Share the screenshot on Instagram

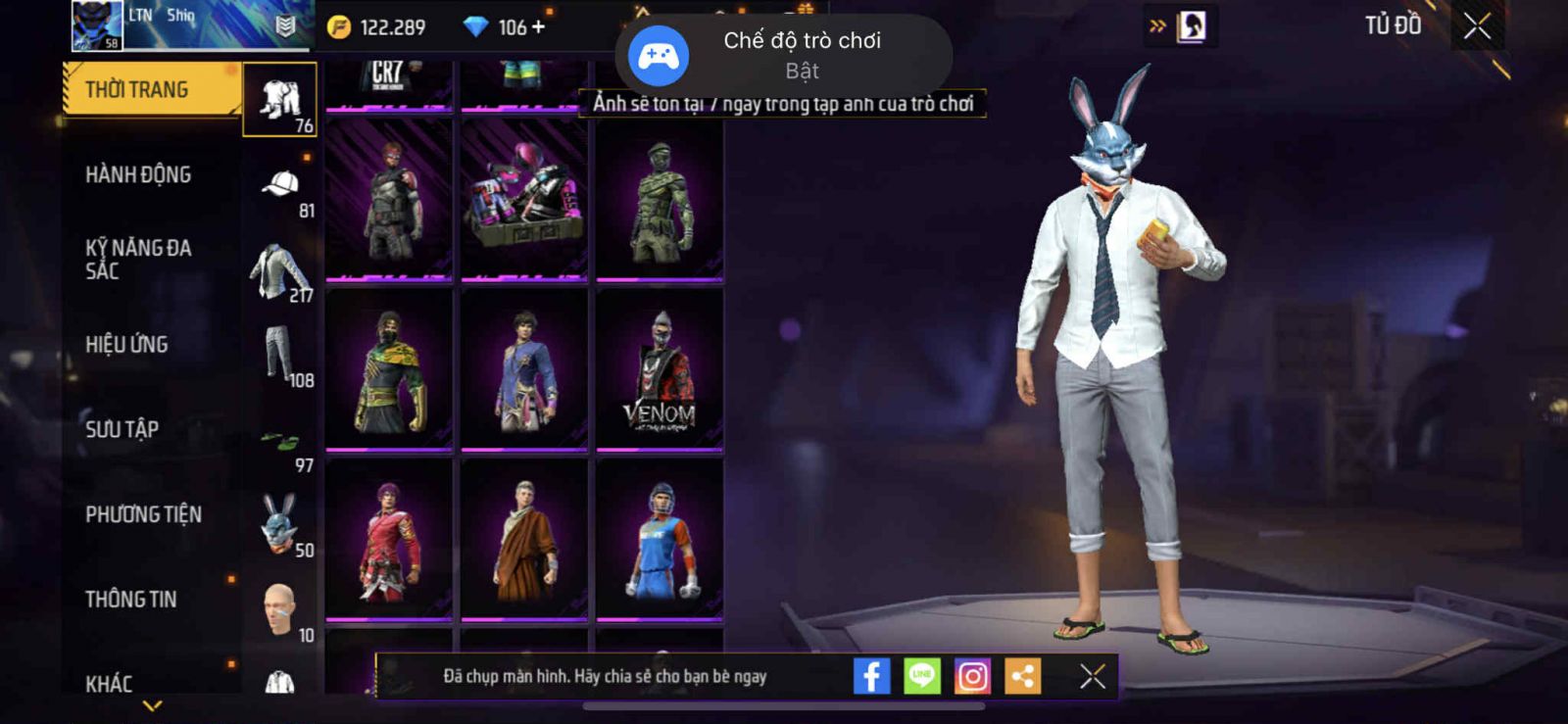tap(972, 676)
